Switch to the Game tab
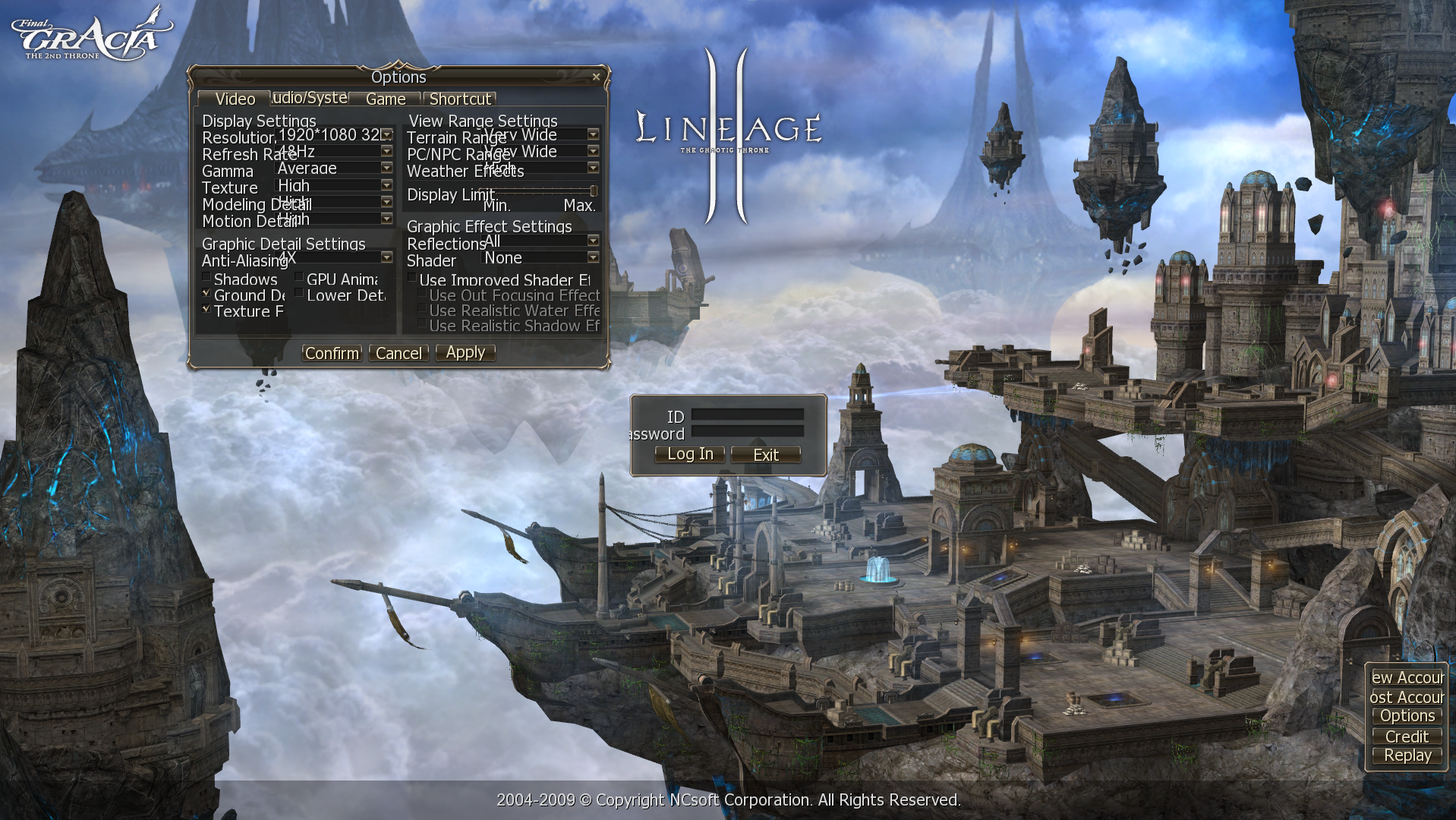1456x820 pixels. [x=385, y=99]
